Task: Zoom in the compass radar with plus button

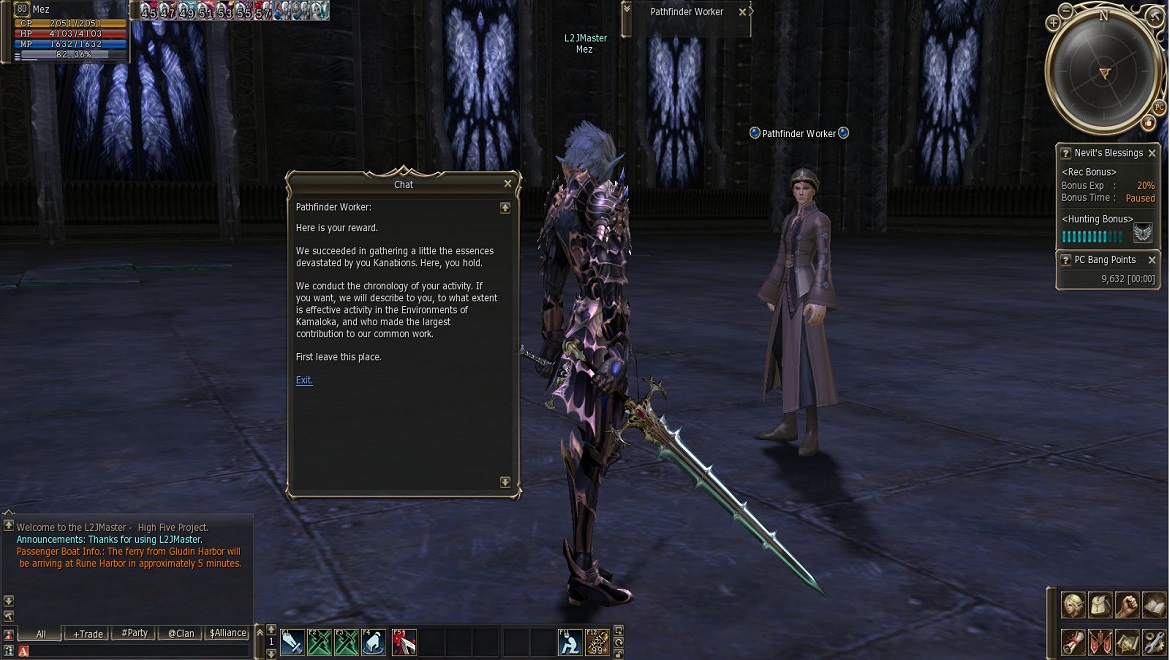Action: [x=1053, y=22]
